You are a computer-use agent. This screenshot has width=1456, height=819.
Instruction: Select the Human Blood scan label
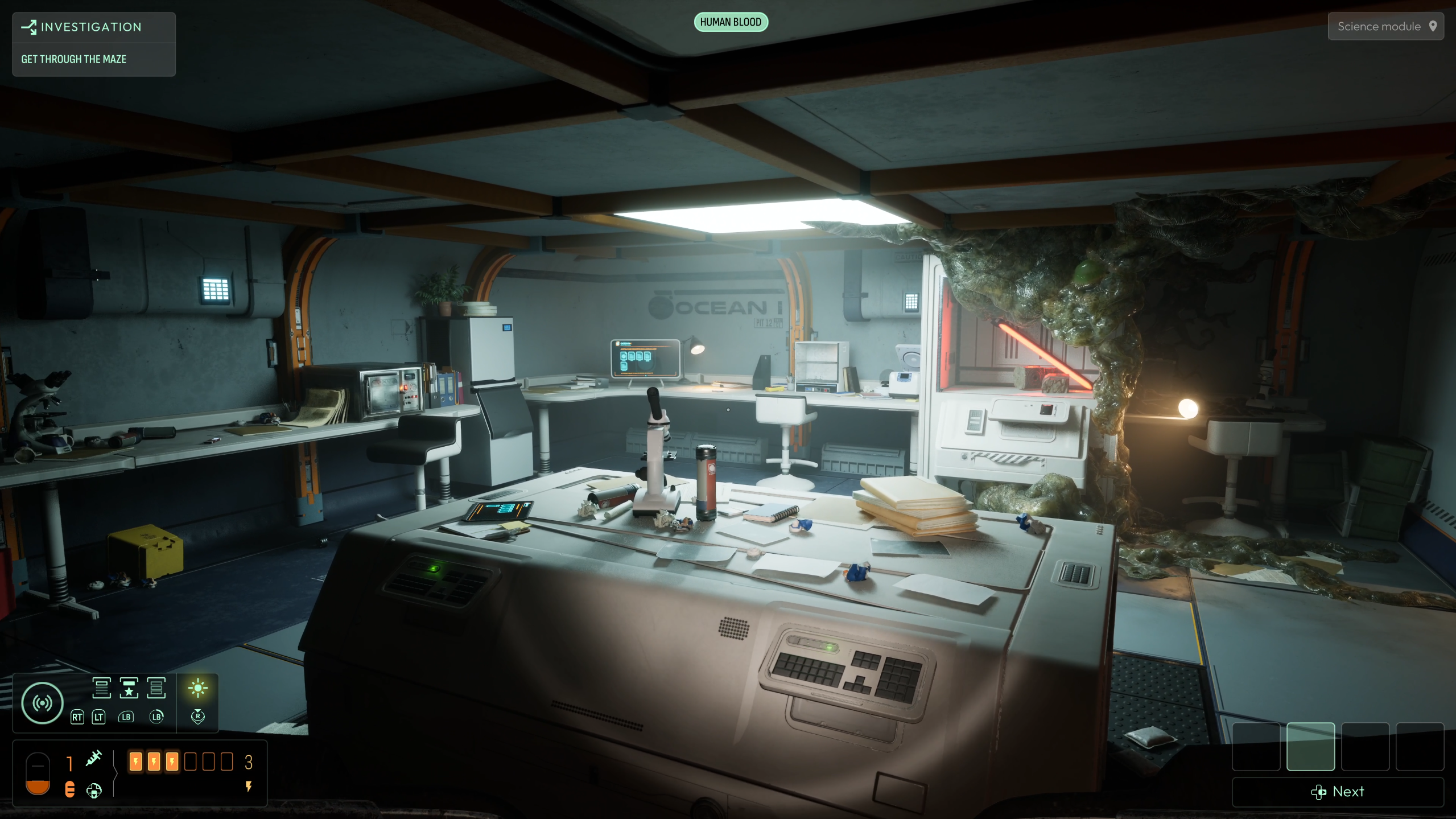click(x=731, y=22)
